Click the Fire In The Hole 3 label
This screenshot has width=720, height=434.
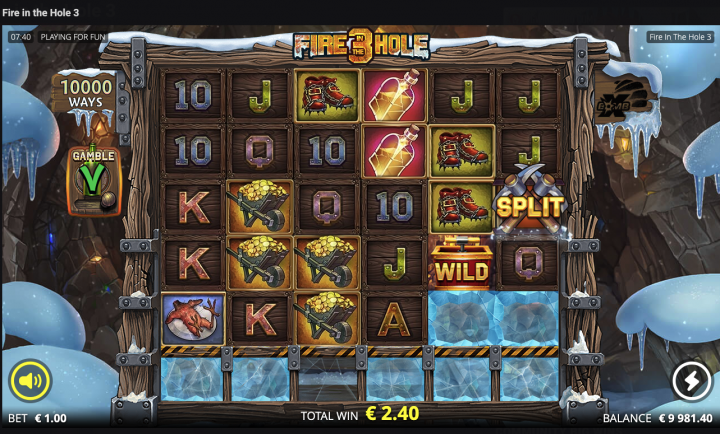point(680,37)
